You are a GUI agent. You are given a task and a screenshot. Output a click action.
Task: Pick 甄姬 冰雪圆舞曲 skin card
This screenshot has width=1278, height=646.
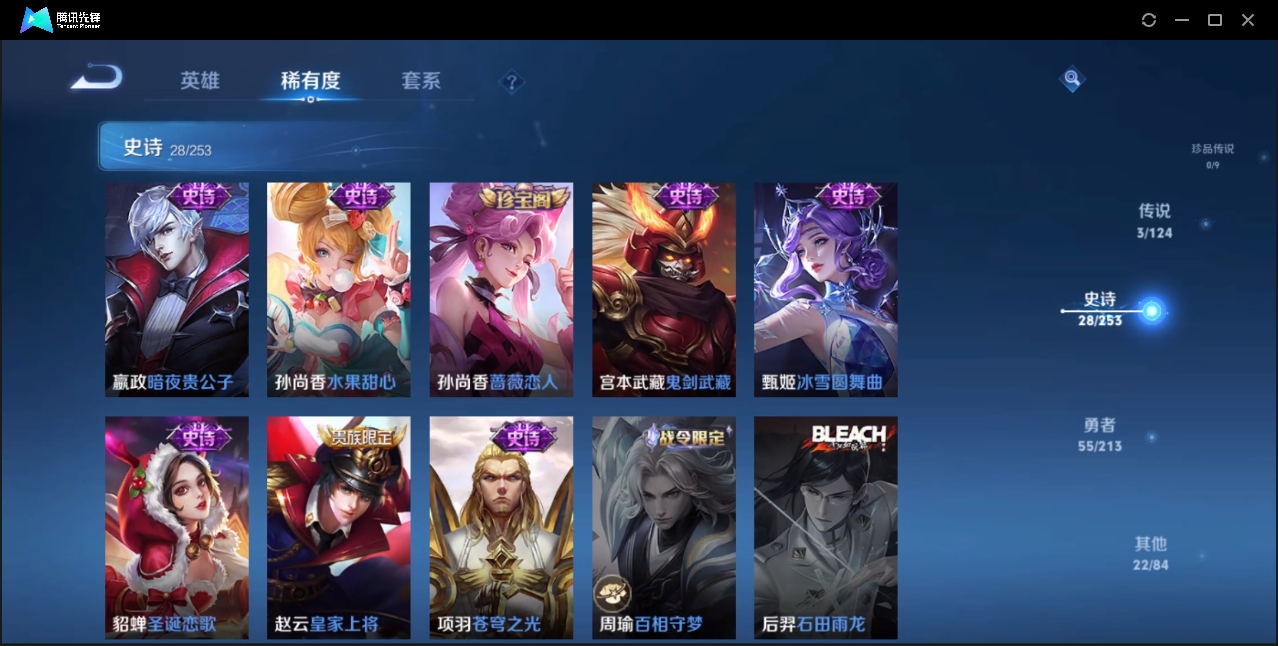click(x=826, y=290)
